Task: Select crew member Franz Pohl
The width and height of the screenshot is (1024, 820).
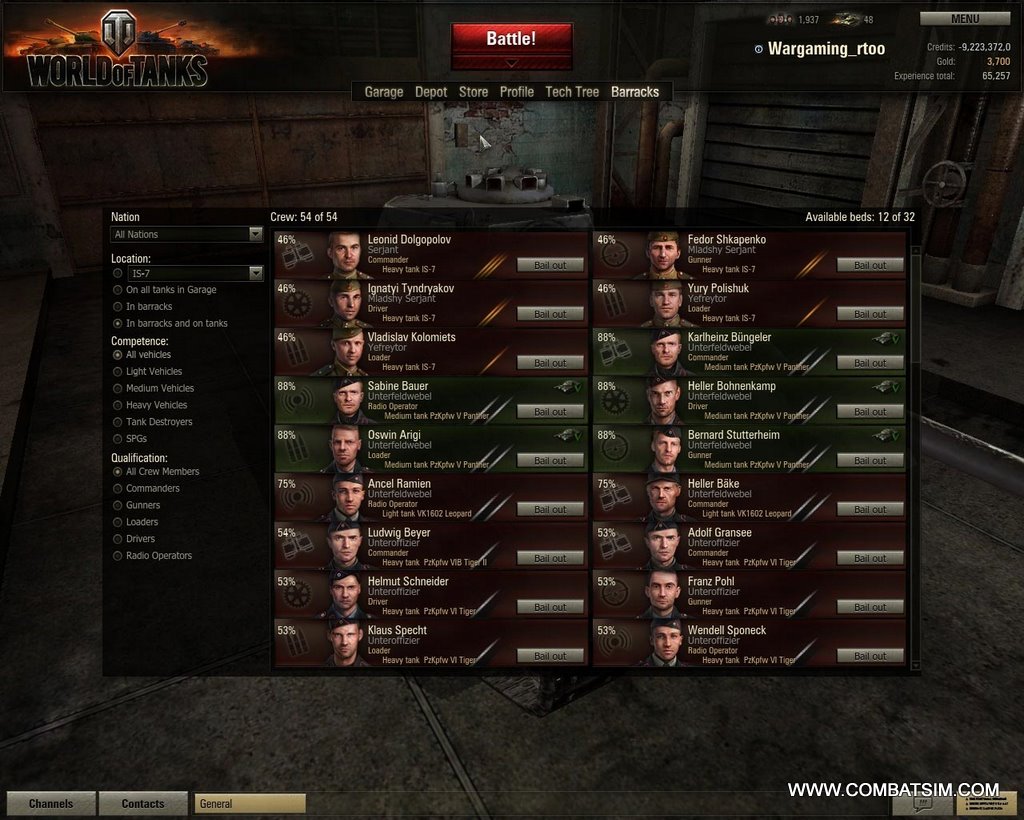Action: point(710,581)
